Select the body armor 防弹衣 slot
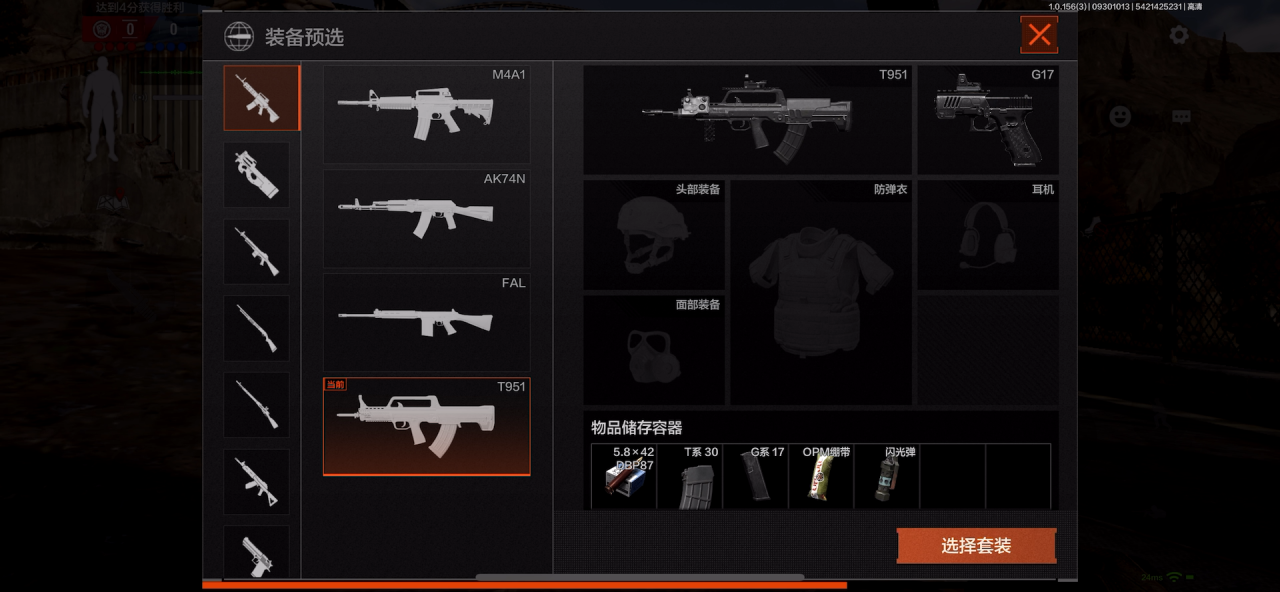Screen dimensions: 1280x592 820,292
